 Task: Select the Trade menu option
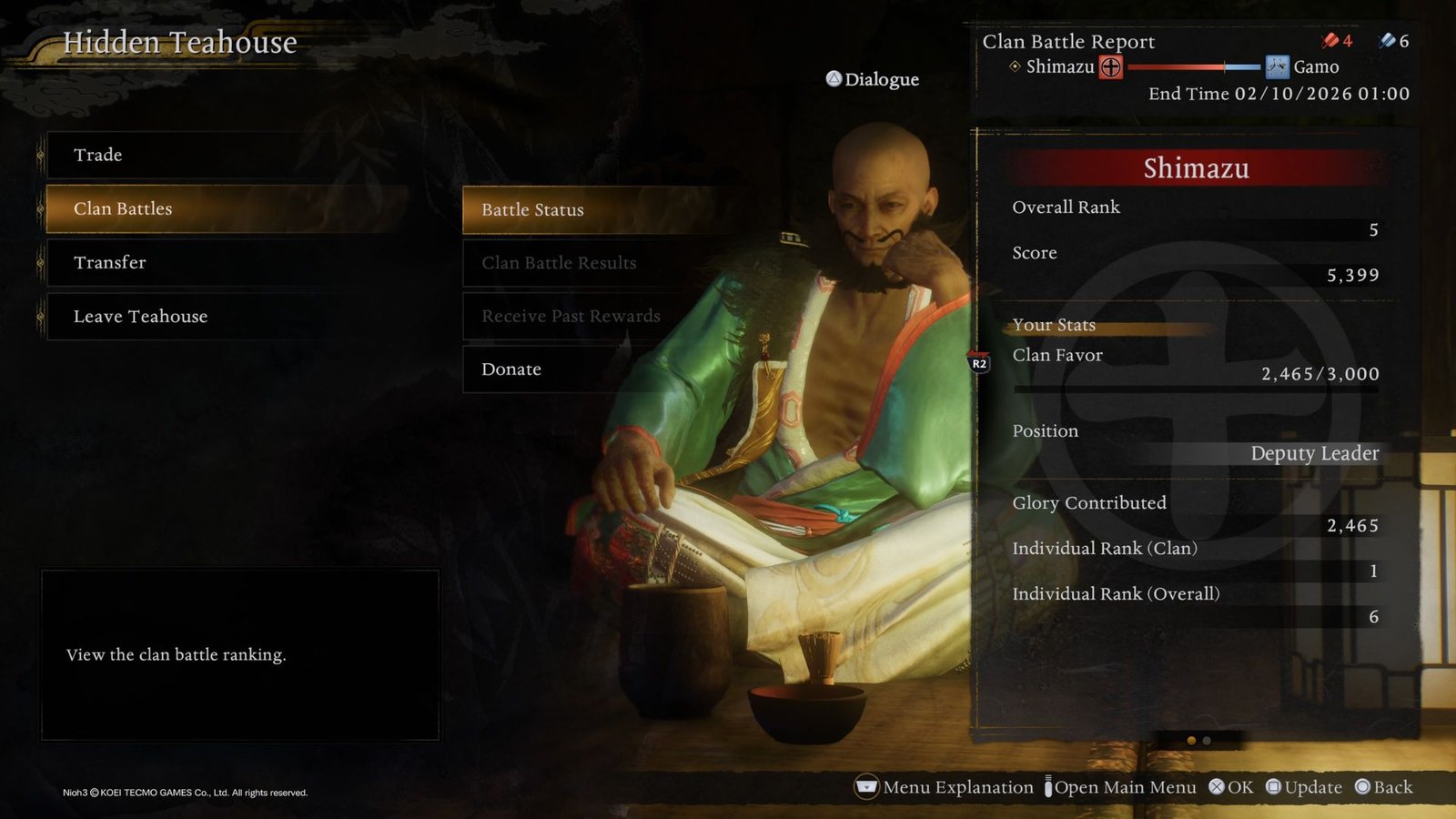(x=100, y=155)
